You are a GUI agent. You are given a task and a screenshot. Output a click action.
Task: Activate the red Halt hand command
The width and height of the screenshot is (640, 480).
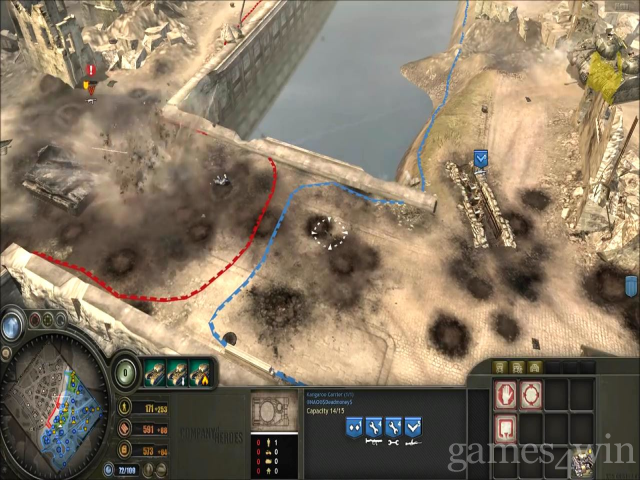(x=506, y=394)
